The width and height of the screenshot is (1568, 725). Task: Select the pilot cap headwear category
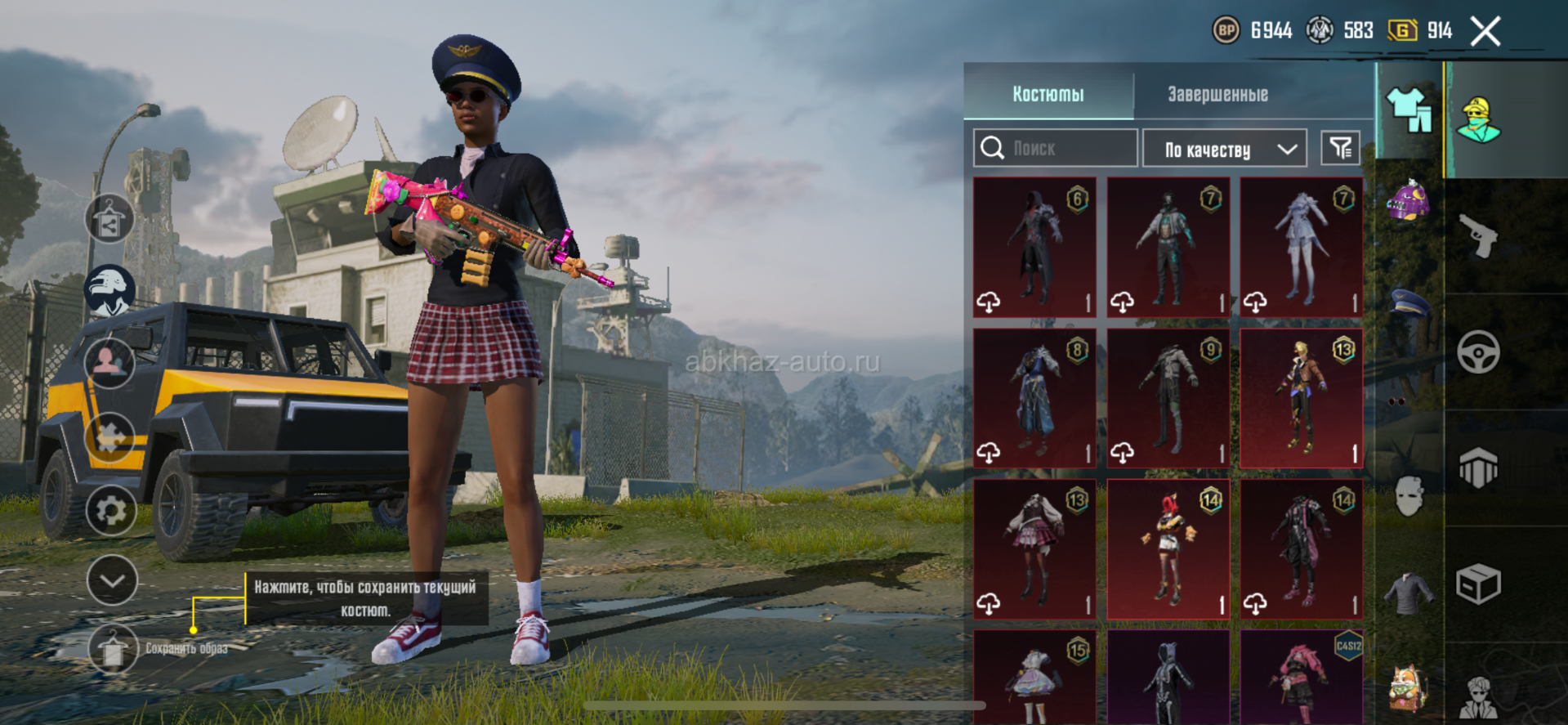(1409, 302)
